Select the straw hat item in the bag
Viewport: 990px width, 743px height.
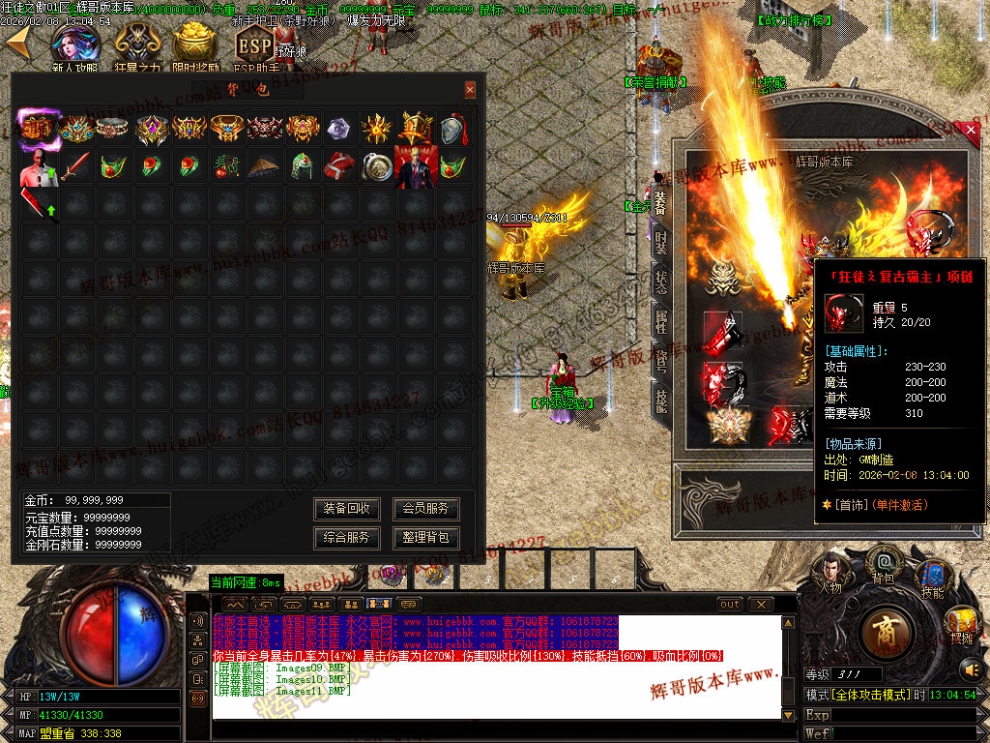(264, 166)
